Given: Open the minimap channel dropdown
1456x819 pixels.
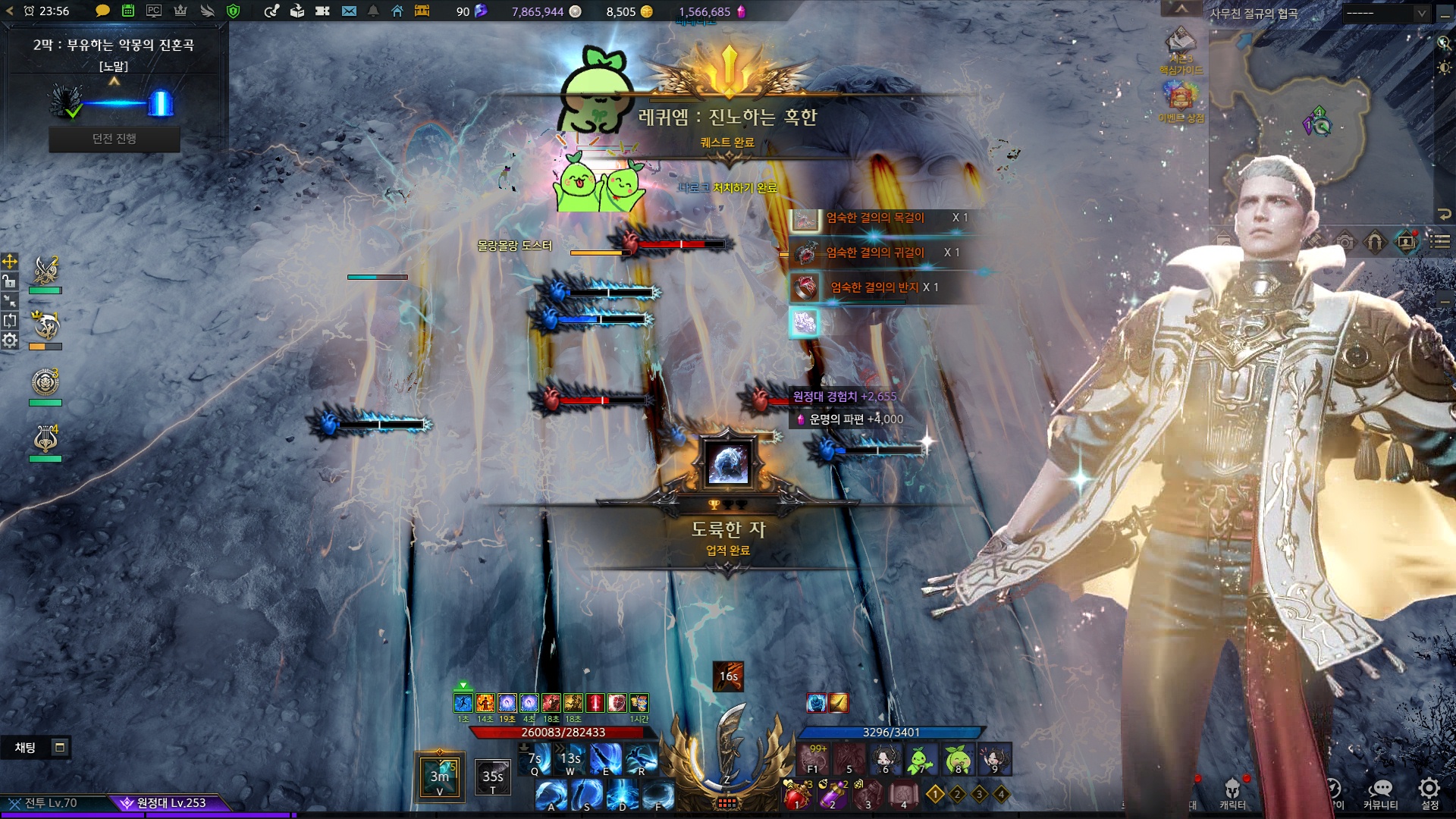Looking at the screenshot, I should click(x=1385, y=14).
